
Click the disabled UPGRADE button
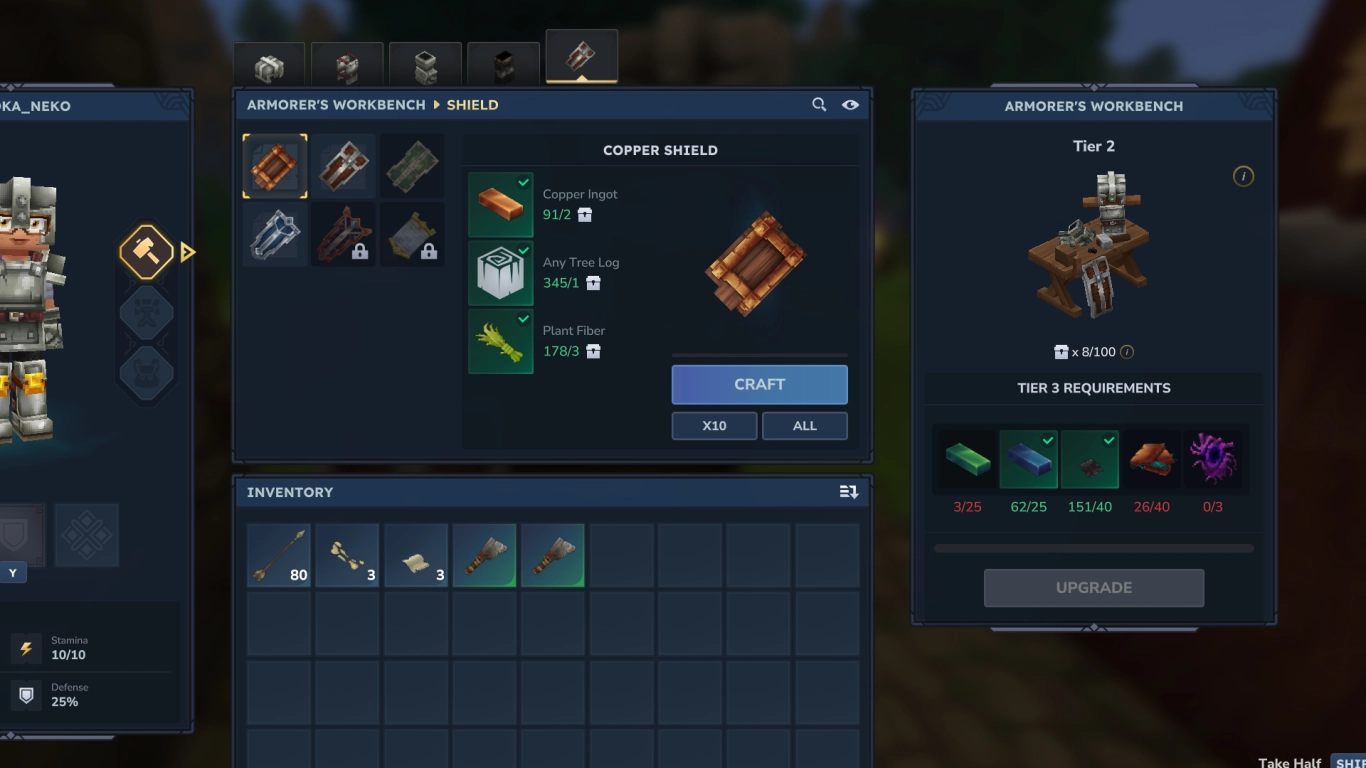1093,587
